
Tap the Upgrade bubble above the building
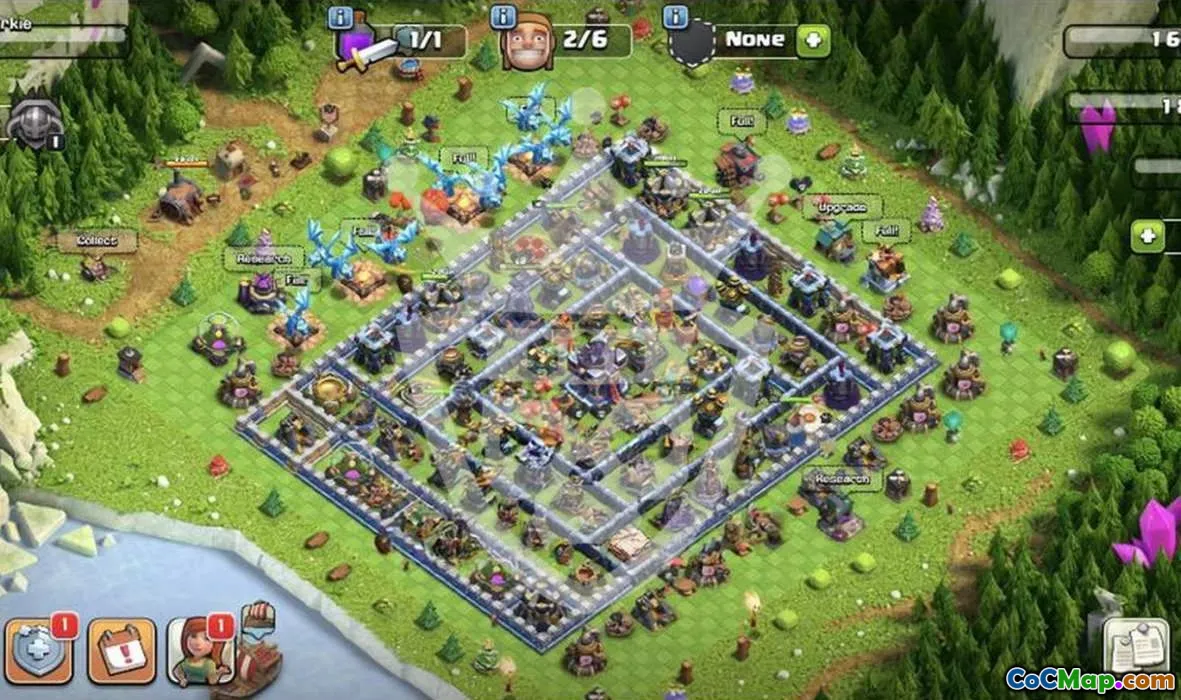click(x=842, y=207)
